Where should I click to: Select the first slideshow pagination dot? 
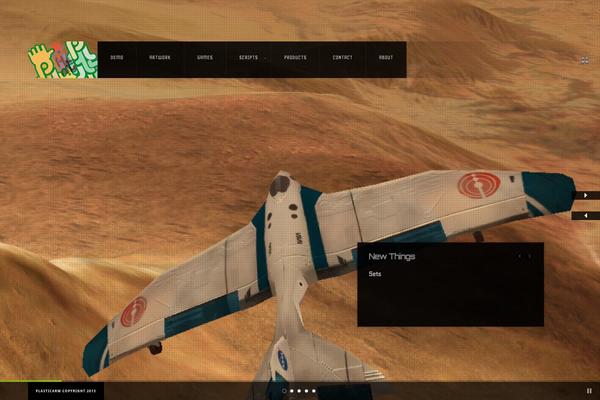tap(284, 391)
